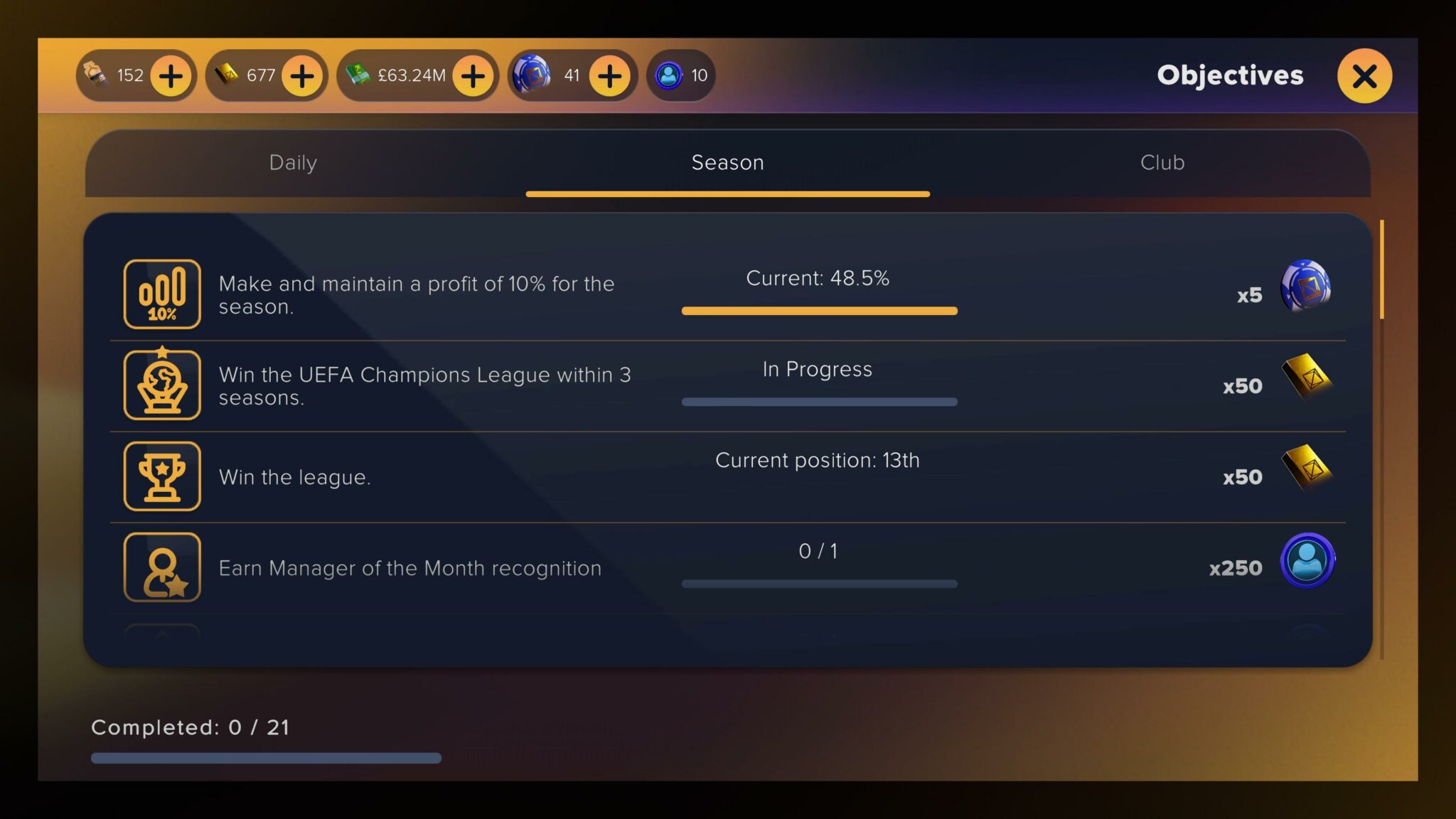Click the Win the league trophy icon
The height and width of the screenshot is (819, 1456).
click(x=161, y=476)
